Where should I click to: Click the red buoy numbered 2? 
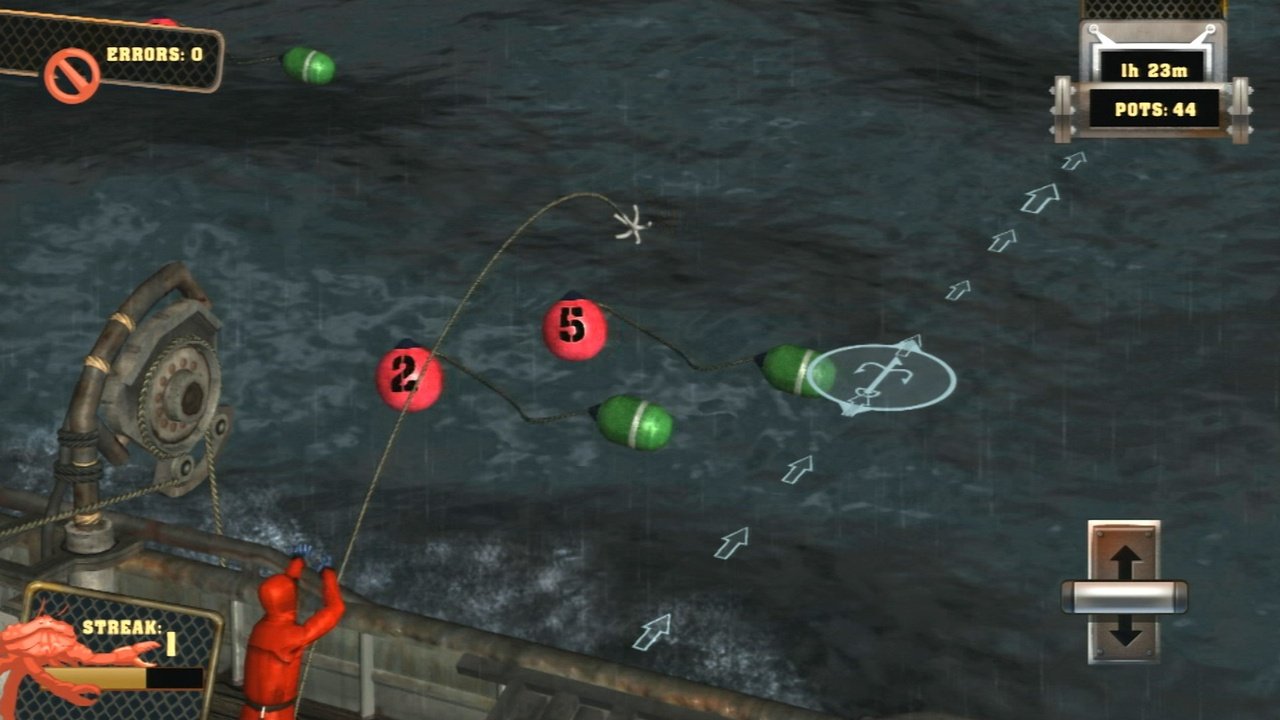(408, 379)
